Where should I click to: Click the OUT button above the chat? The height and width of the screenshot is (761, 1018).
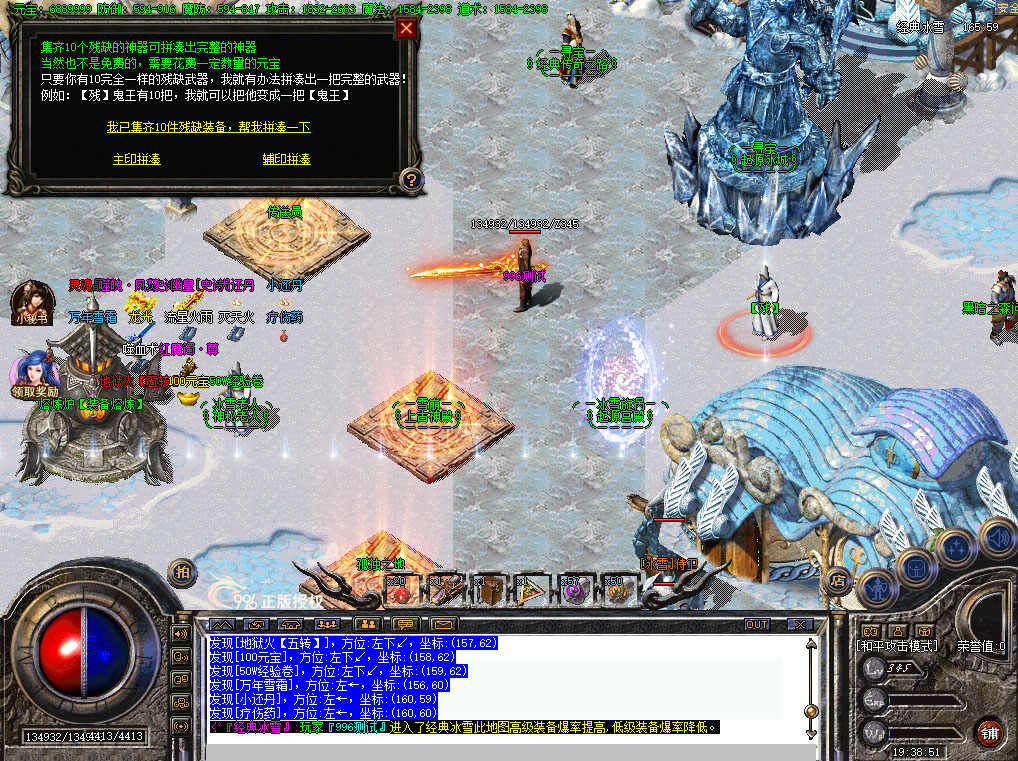pyautogui.click(x=758, y=625)
